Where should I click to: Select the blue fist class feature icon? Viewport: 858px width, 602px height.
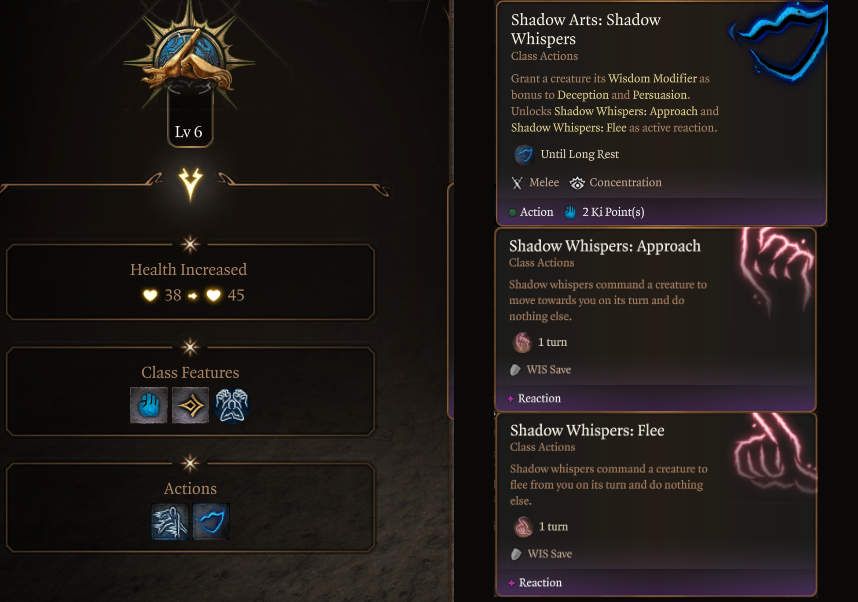(149, 405)
